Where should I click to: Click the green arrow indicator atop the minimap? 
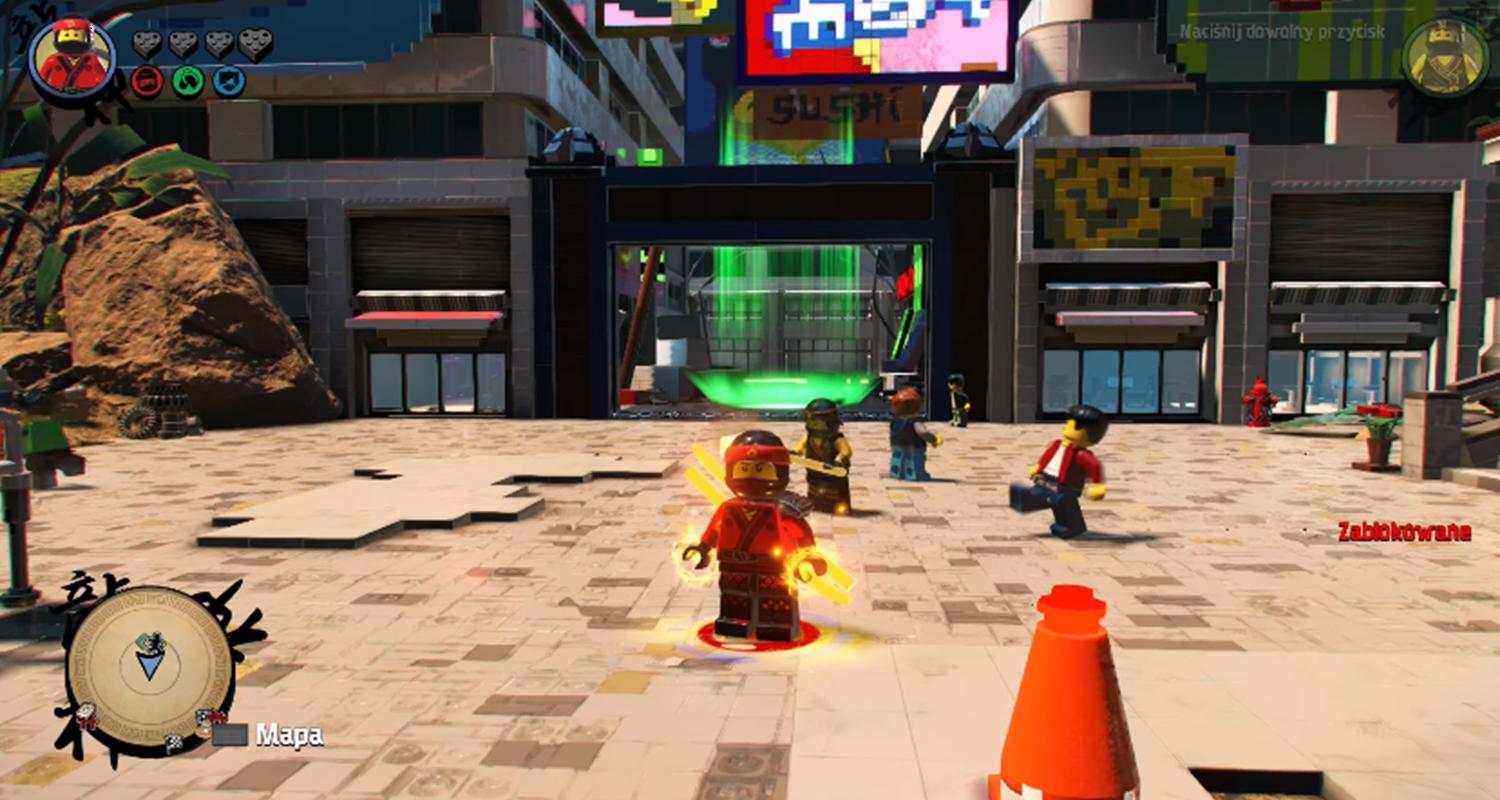pyautogui.click(x=141, y=641)
